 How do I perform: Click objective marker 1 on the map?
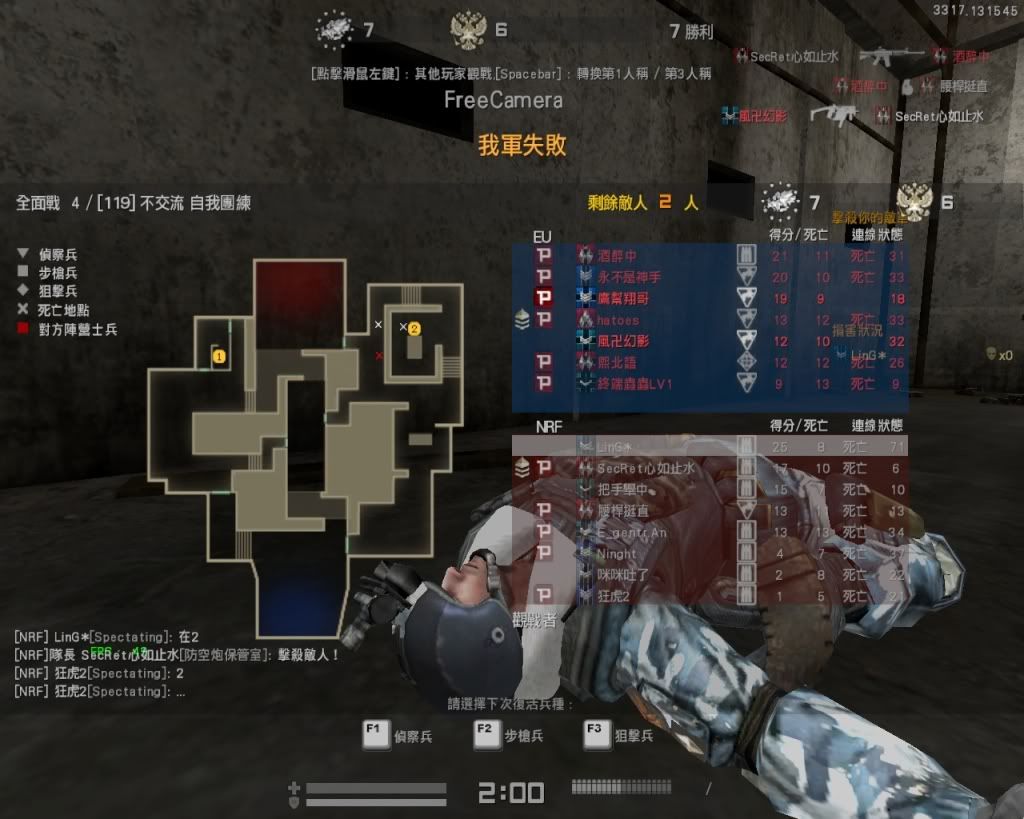218,355
